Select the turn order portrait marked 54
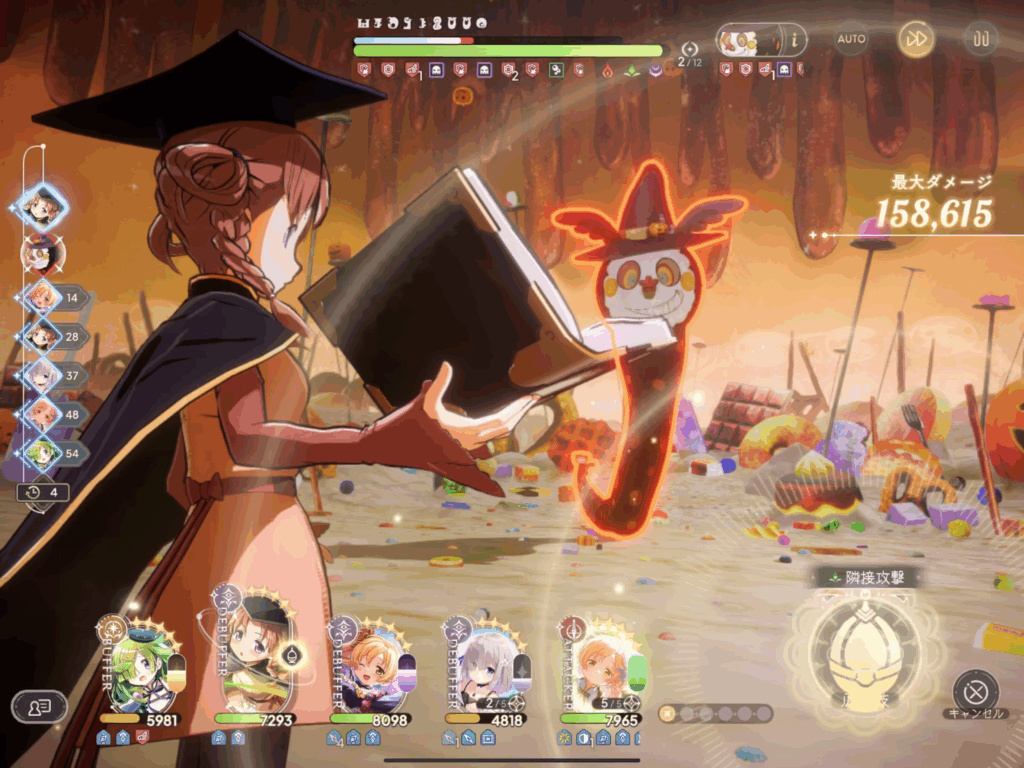This screenshot has height=768, width=1024. [x=43, y=452]
